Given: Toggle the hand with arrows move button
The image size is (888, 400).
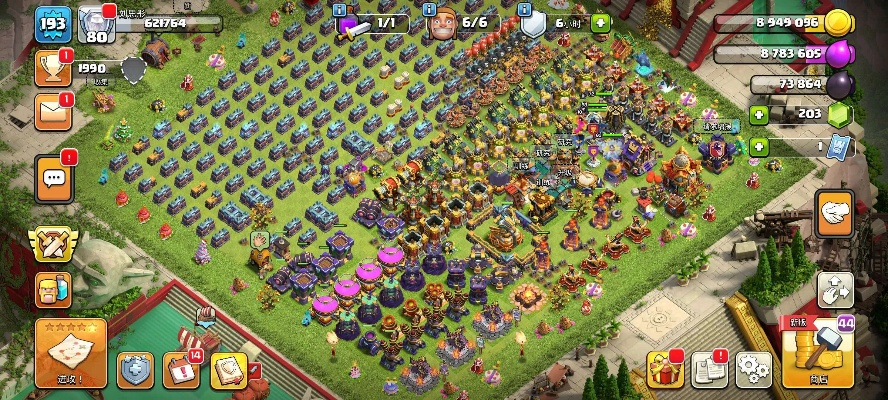Looking at the screenshot, I should [834, 290].
